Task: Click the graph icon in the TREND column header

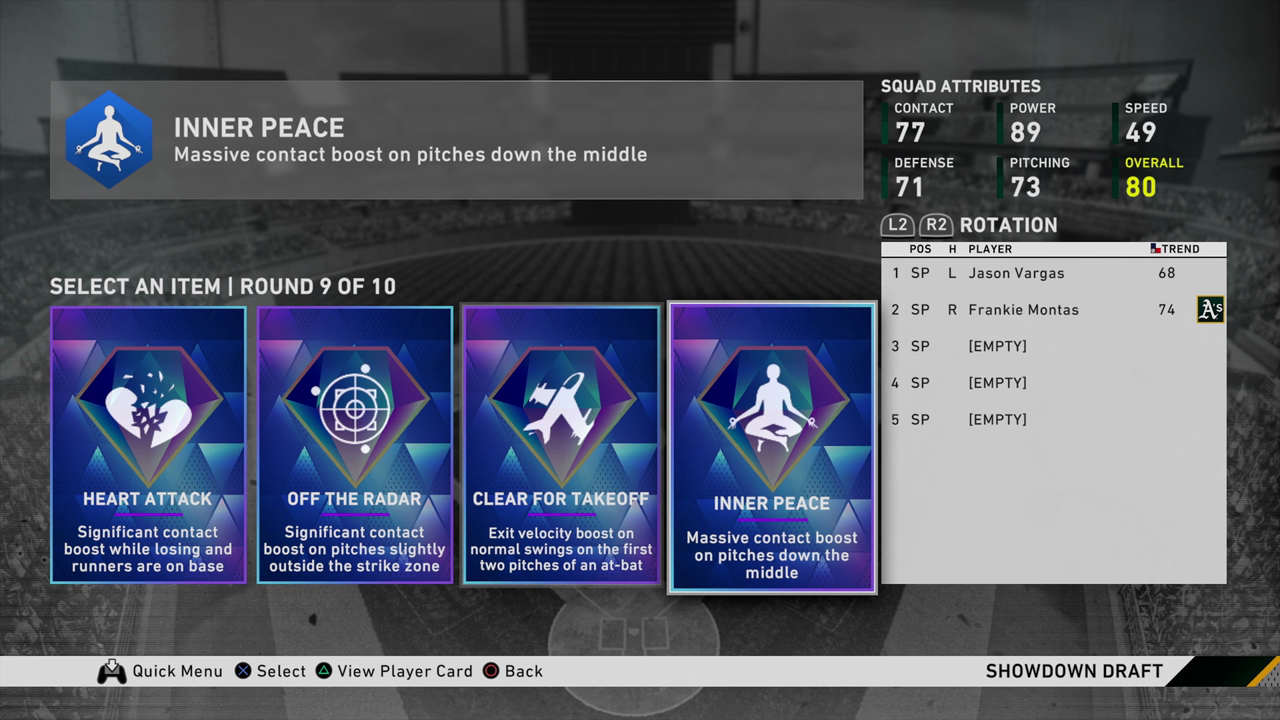Action: (1154, 248)
